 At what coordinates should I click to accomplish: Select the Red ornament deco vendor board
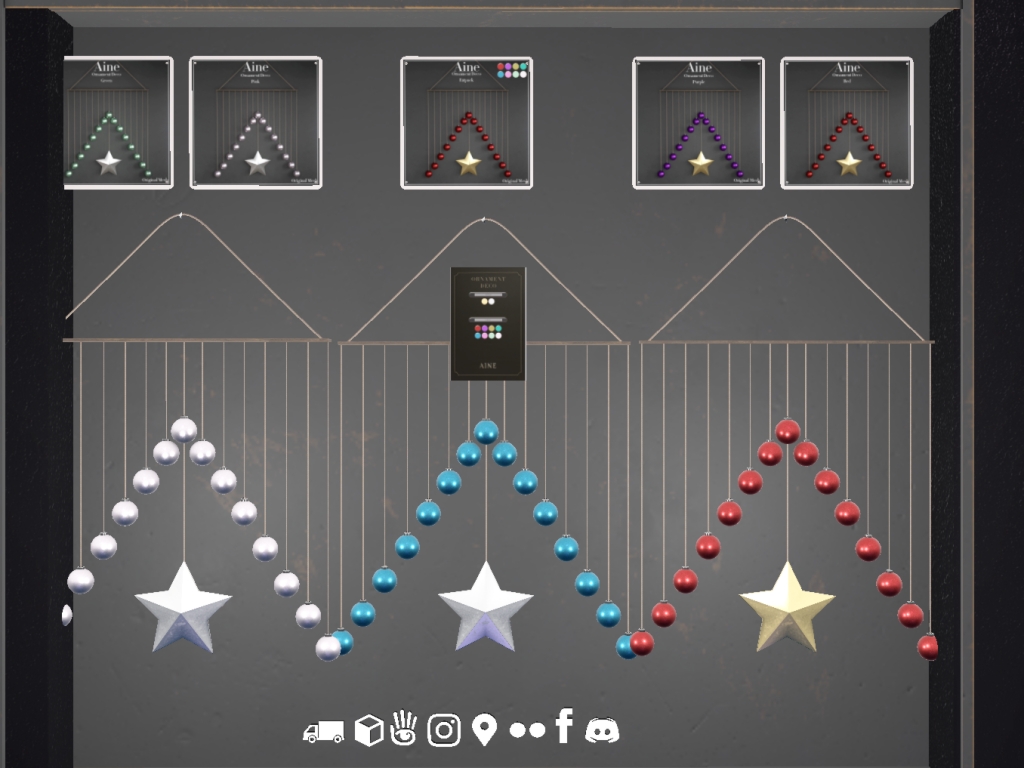[846, 123]
